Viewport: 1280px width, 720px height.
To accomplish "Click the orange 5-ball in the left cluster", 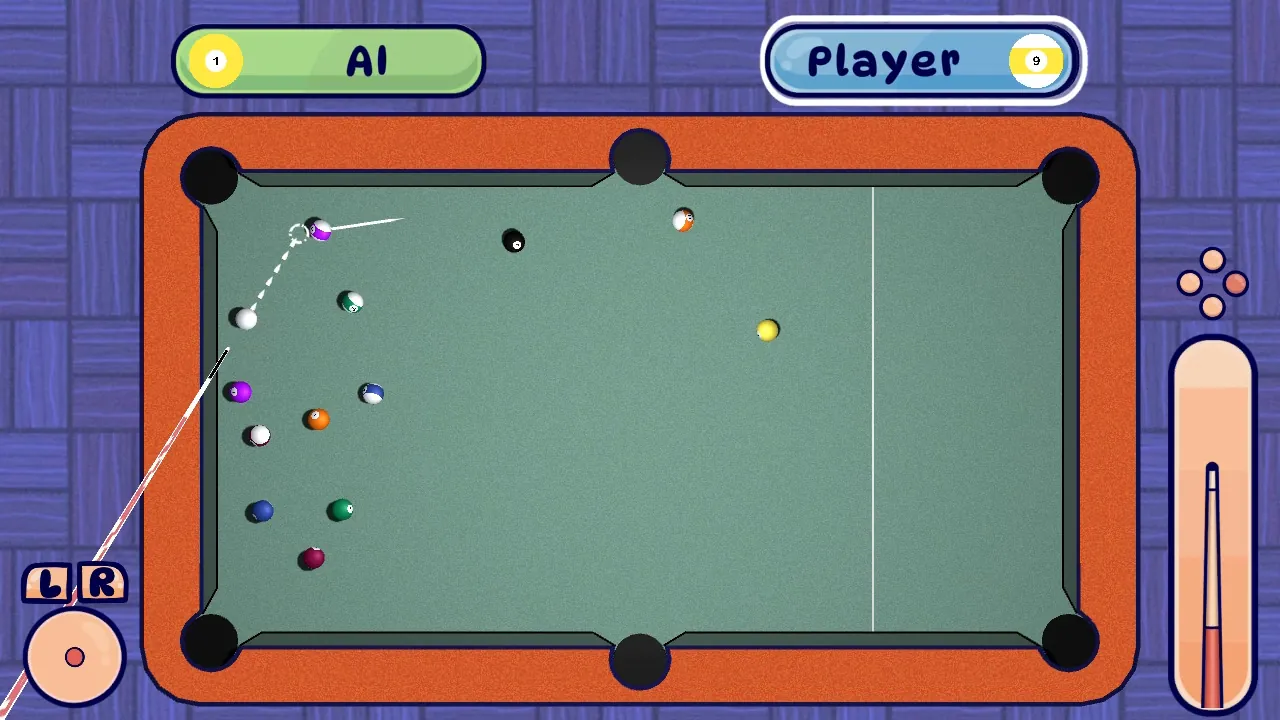I will (316, 419).
